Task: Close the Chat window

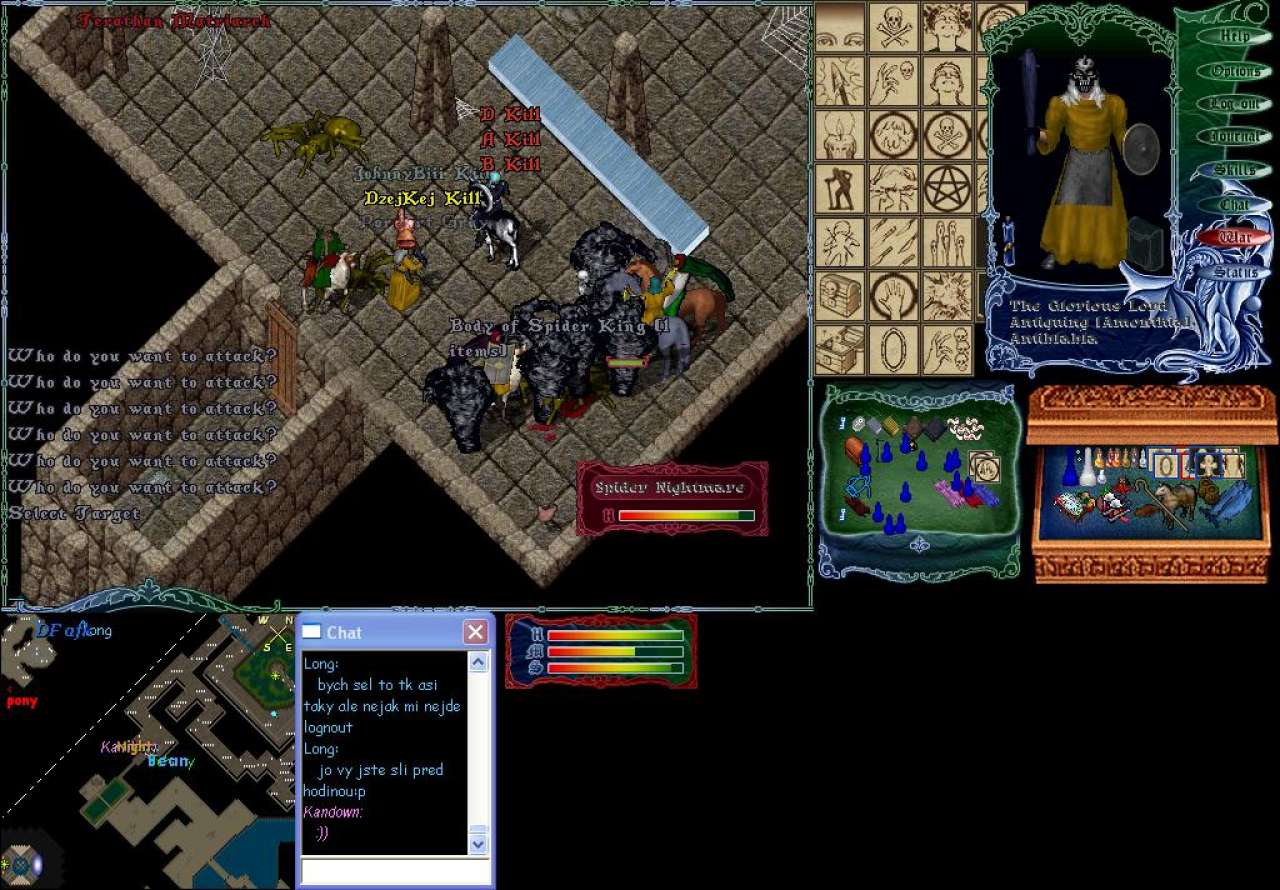Action: (475, 632)
